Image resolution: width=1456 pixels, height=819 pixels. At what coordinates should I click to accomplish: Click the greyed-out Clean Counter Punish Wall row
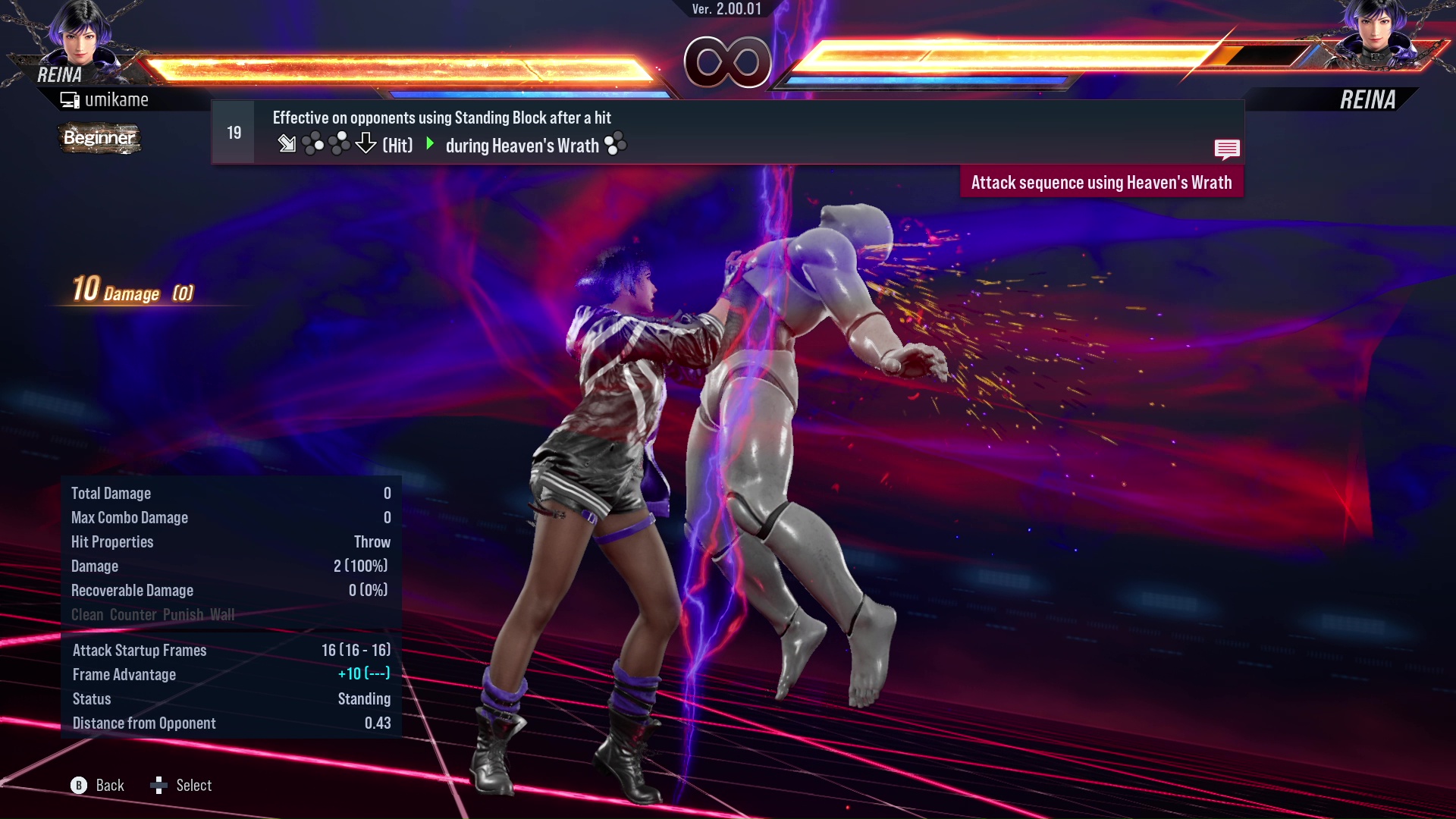tap(153, 614)
